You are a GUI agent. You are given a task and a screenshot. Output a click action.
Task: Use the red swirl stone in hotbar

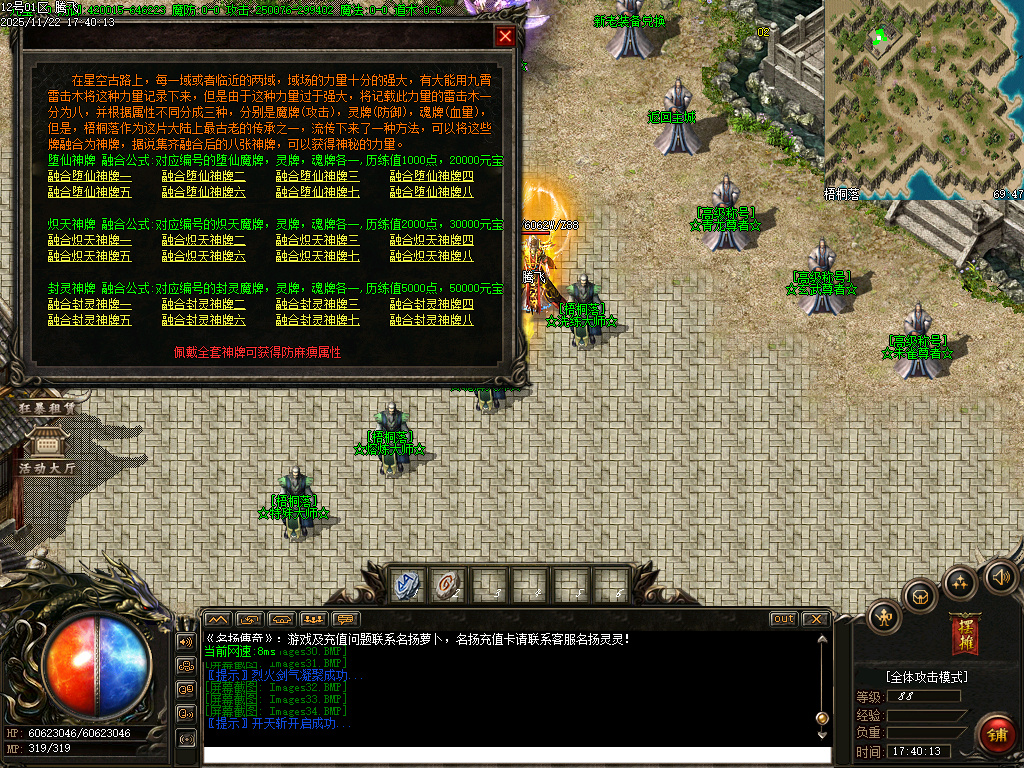(x=447, y=585)
